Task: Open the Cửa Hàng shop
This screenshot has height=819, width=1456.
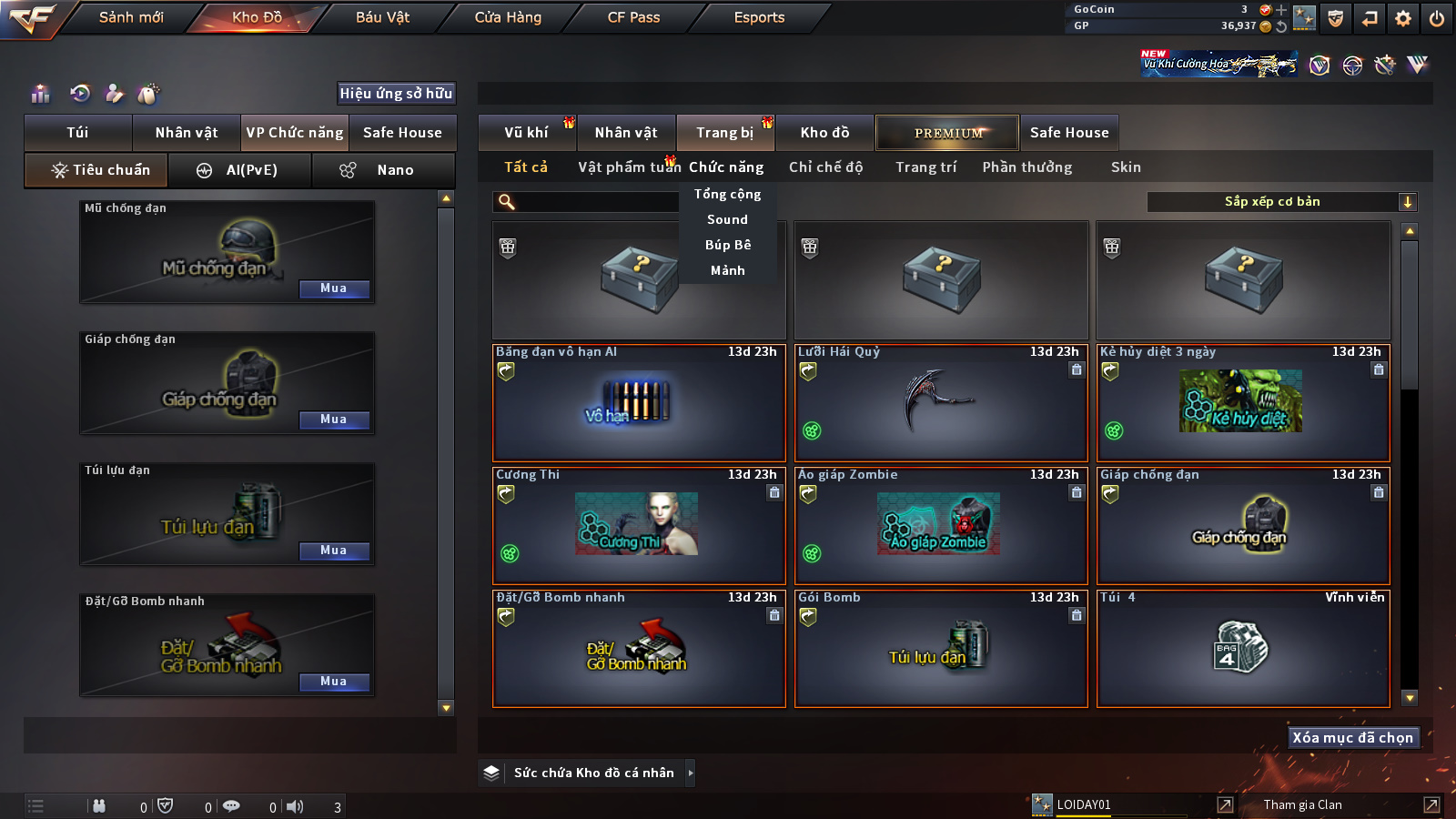Action: click(508, 17)
